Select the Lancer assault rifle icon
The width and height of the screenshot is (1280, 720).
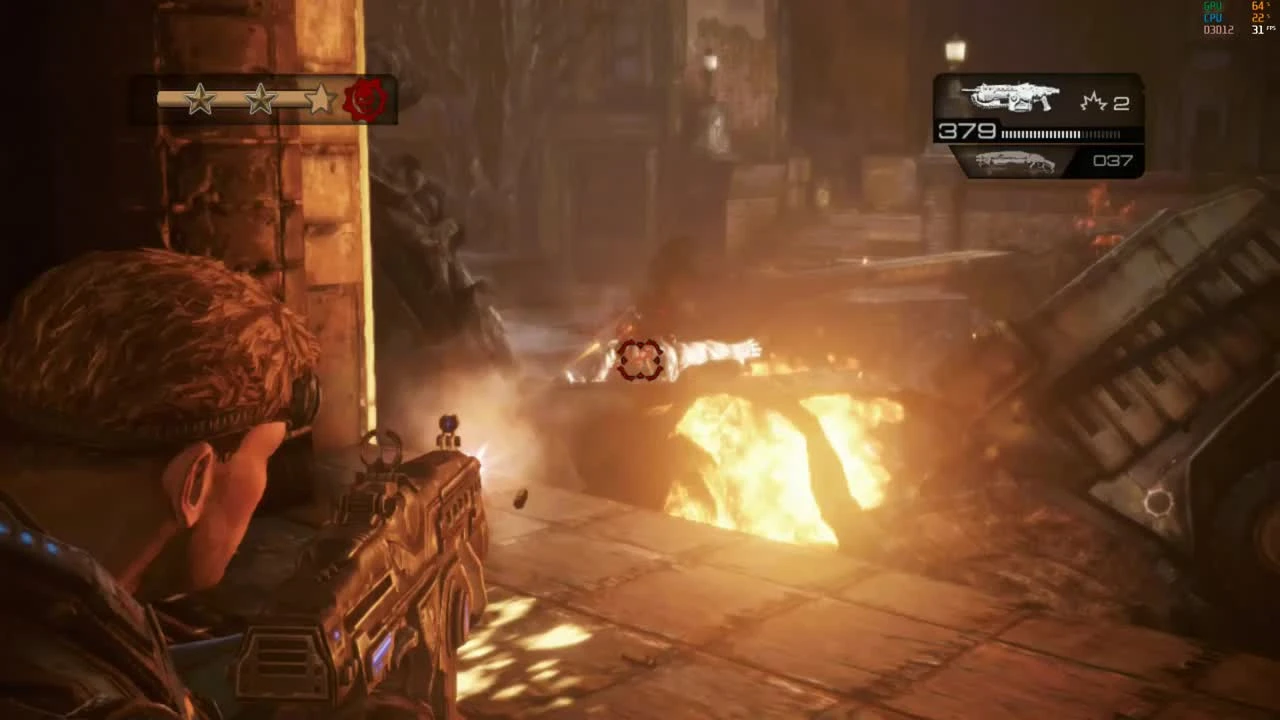1010,95
